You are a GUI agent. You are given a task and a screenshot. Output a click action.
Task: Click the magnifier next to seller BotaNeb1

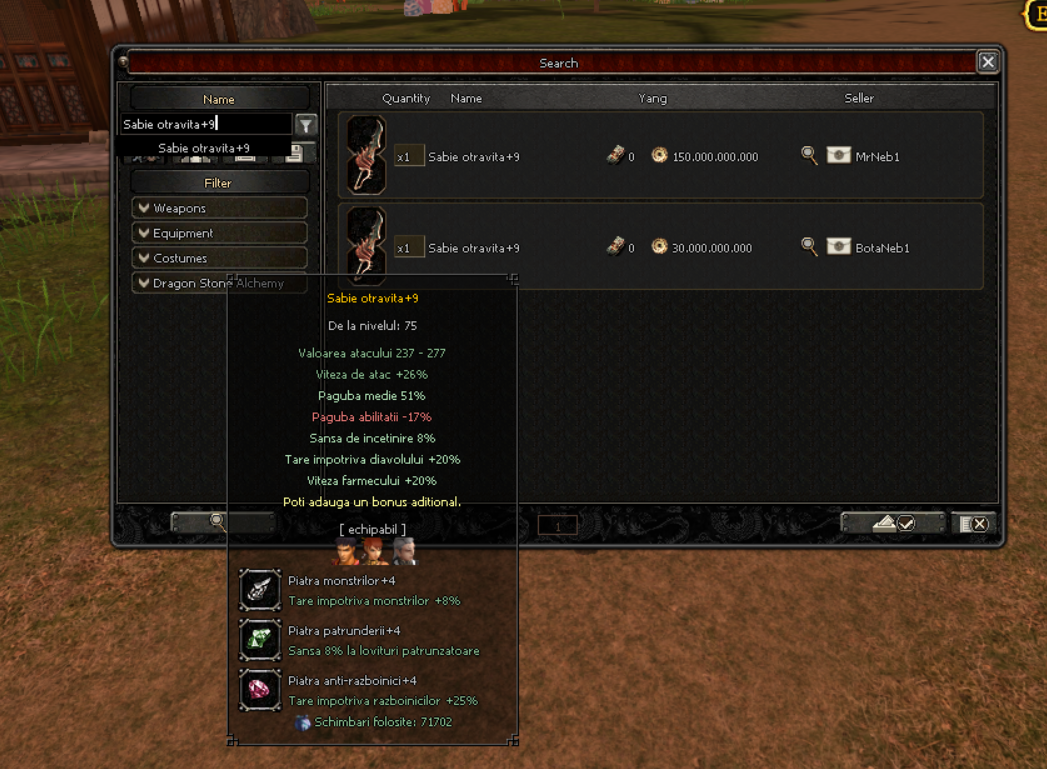point(809,246)
